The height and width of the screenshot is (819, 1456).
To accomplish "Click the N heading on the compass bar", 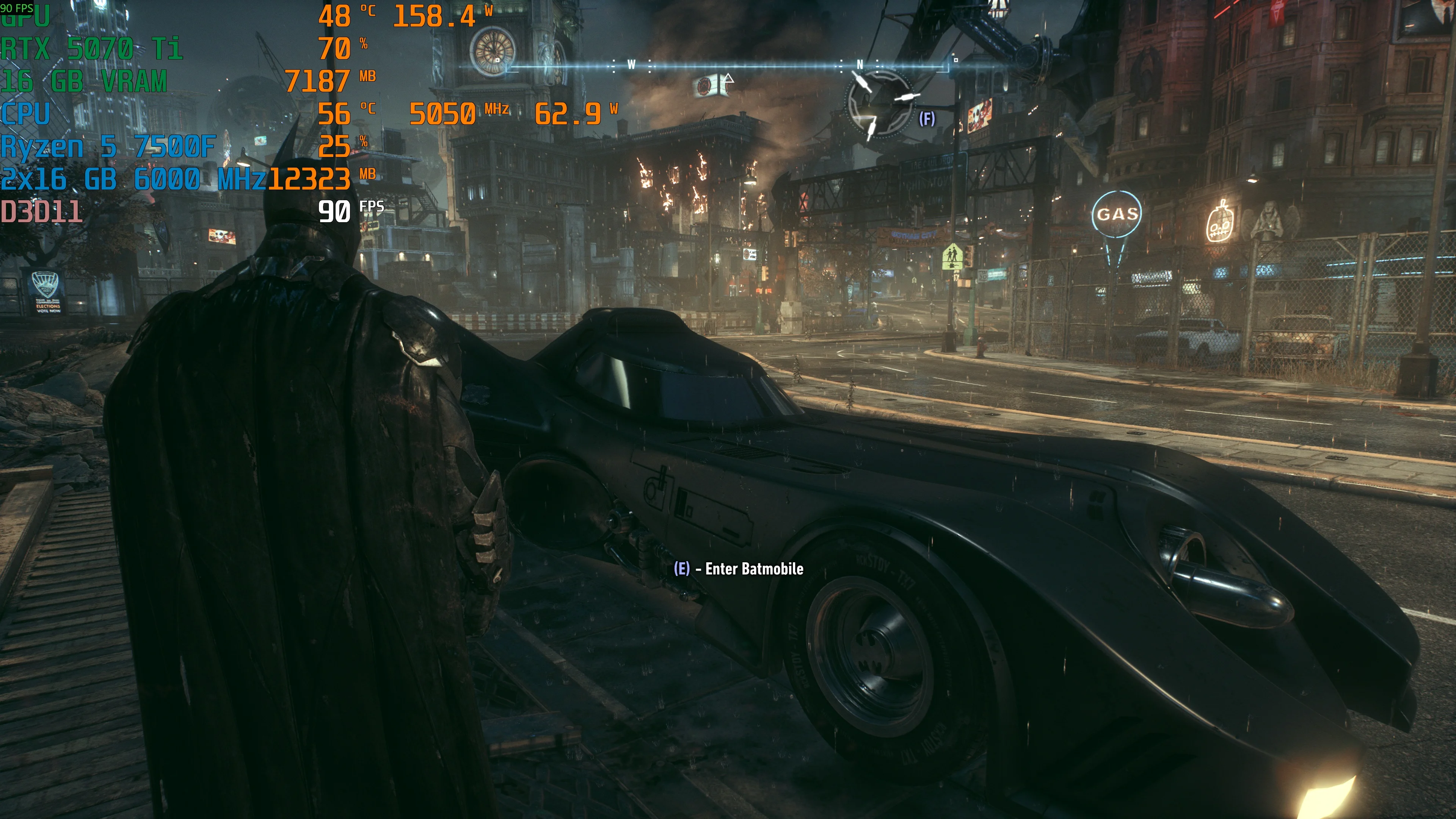I will tap(860, 64).
